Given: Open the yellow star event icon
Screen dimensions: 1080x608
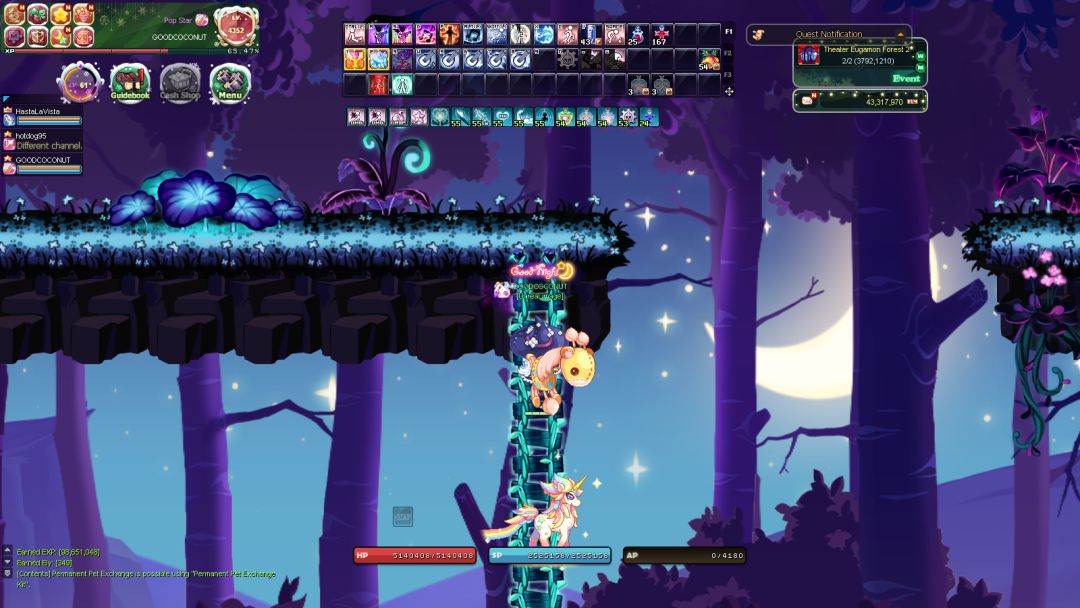Looking at the screenshot, I should pyautogui.click(x=60, y=14).
